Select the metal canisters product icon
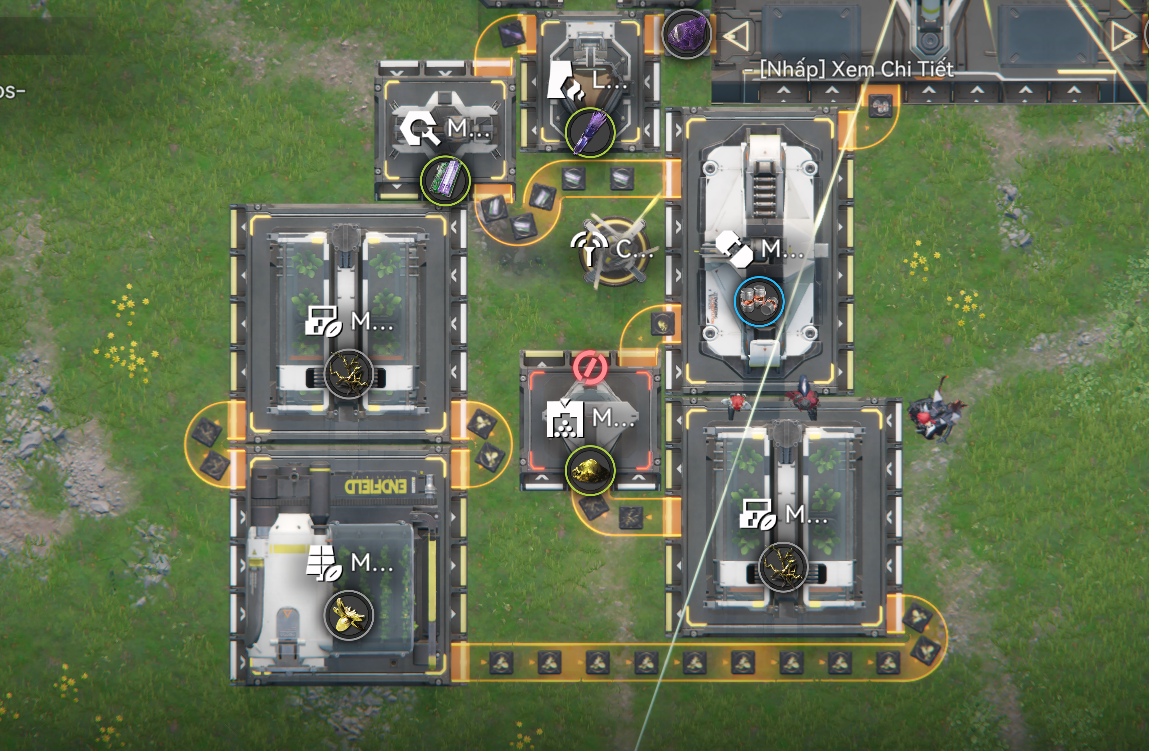This screenshot has height=751, width=1149. pos(758,302)
